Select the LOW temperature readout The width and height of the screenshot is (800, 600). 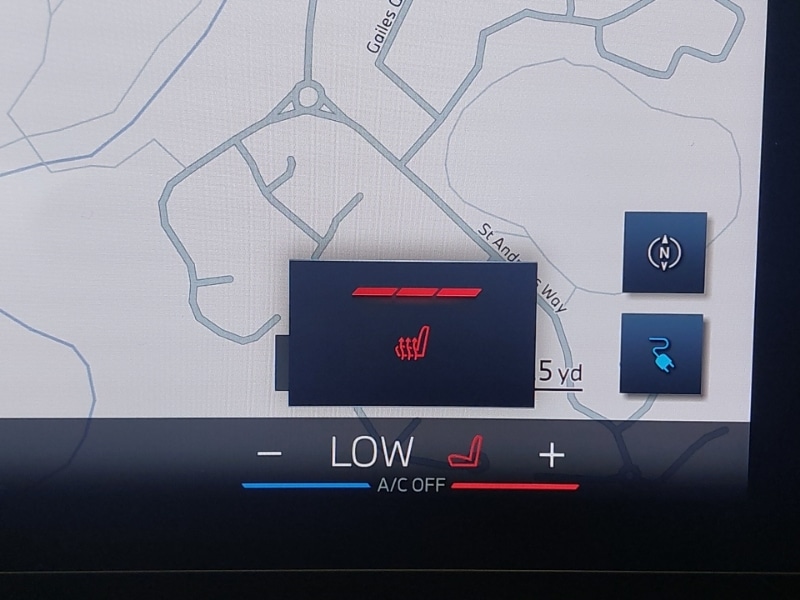372,453
